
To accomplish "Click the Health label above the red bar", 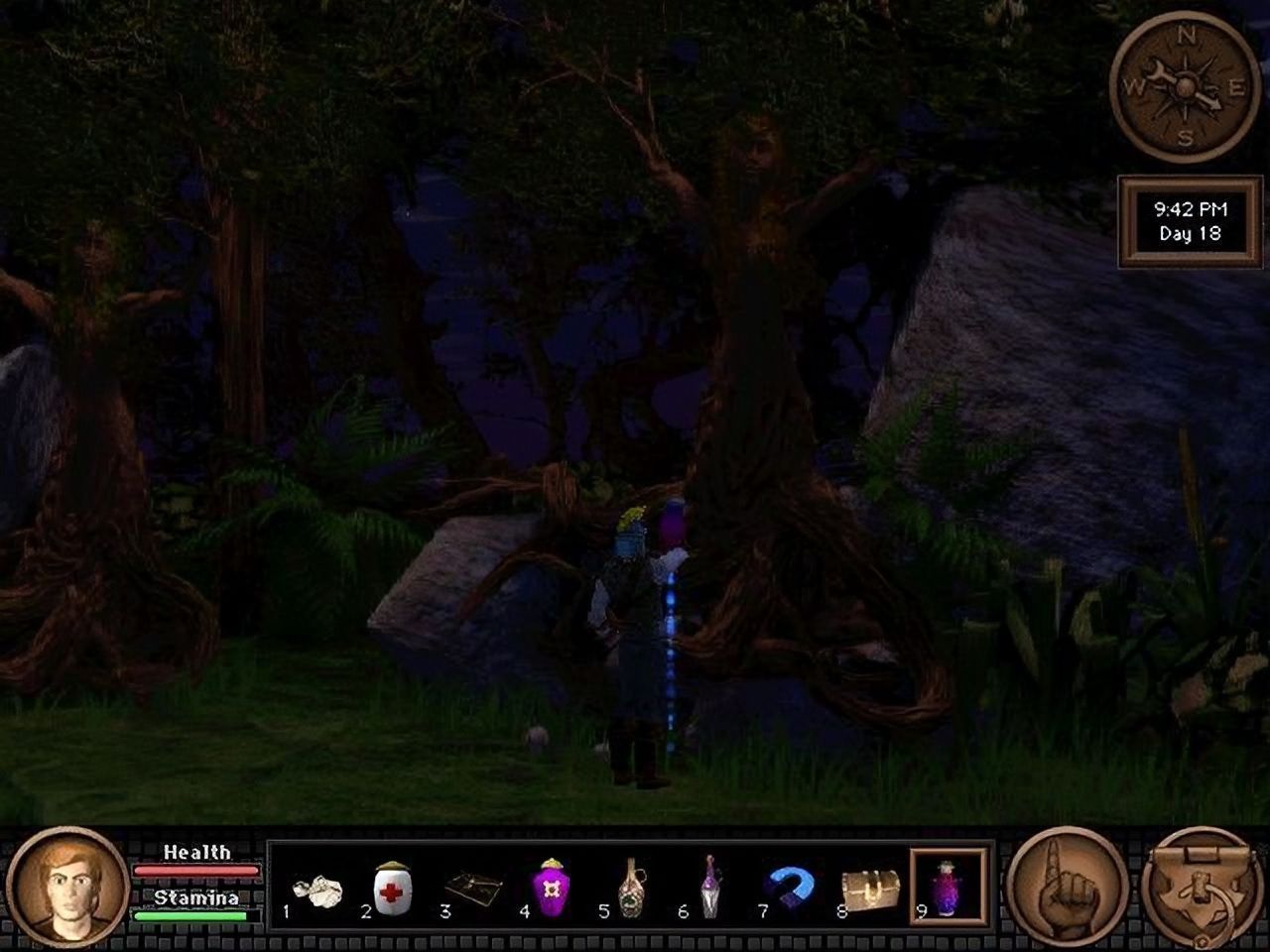I will pyautogui.click(x=196, y=852).
